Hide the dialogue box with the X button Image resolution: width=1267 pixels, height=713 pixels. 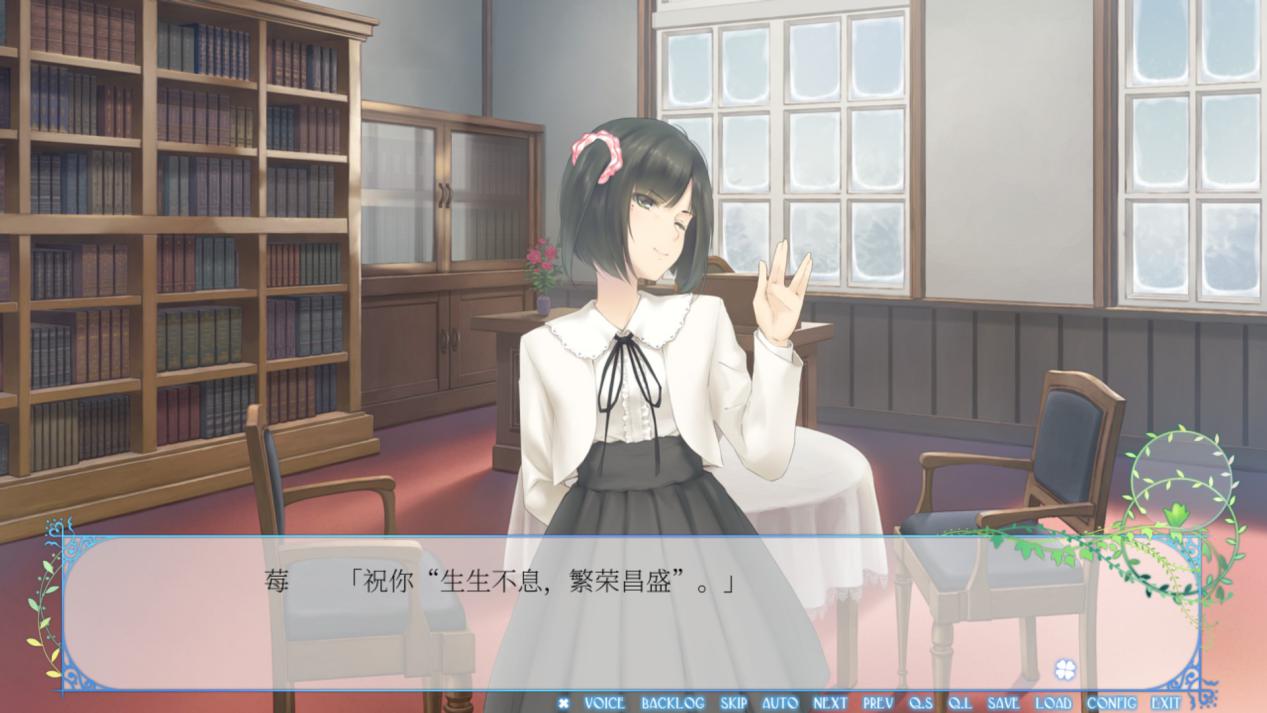click(563, 703)
